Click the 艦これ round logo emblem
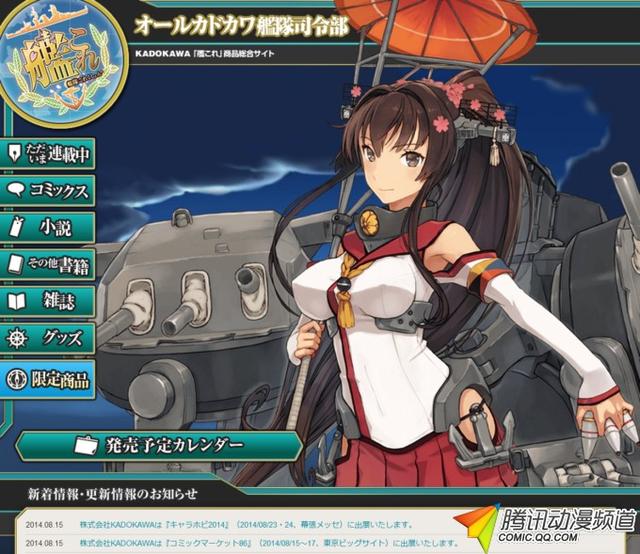Viewport: 640px width, 554px height. point(61,64)
